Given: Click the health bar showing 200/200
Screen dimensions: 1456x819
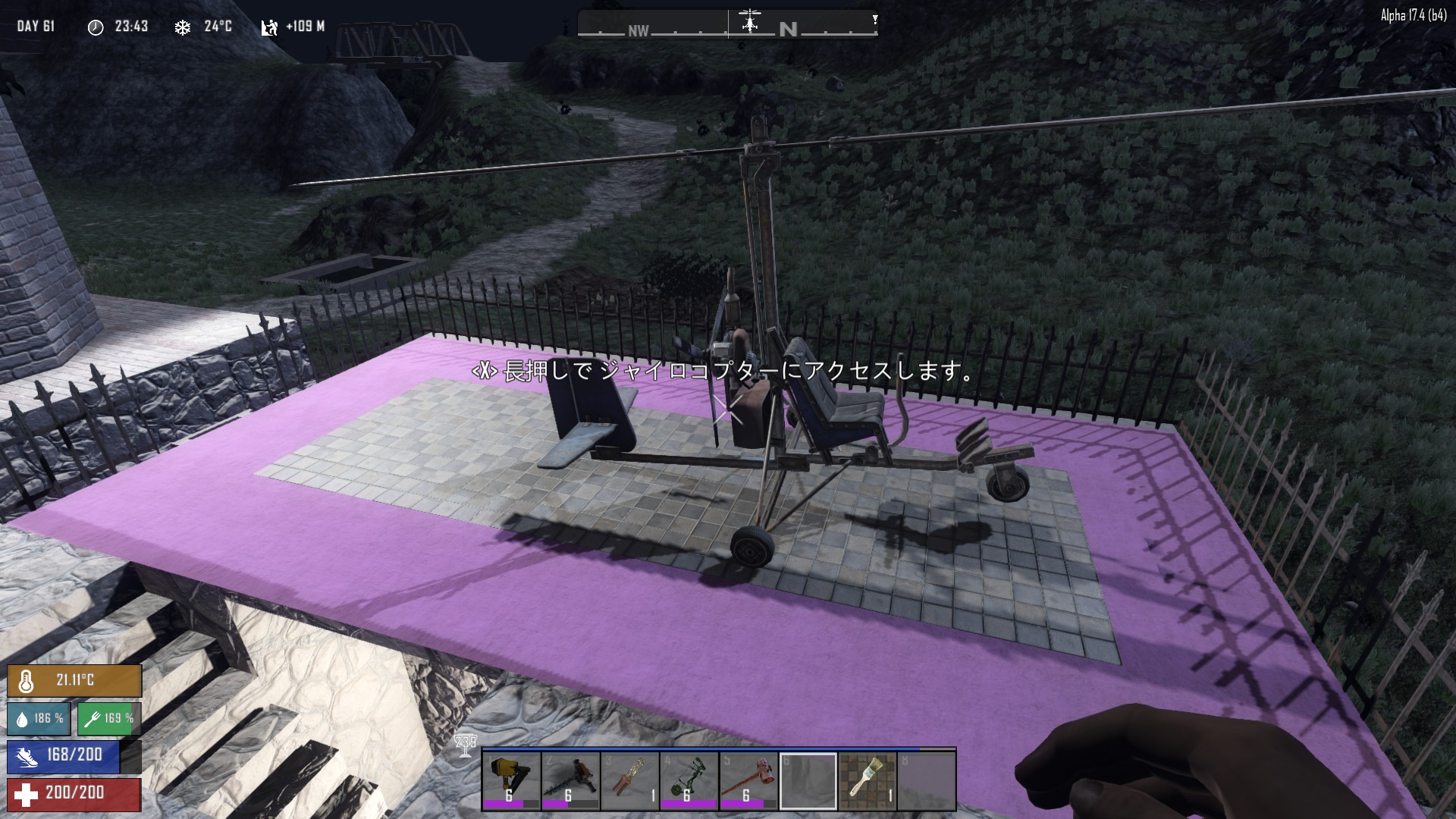Looking at the screenshot, I should tap(73, 795).
